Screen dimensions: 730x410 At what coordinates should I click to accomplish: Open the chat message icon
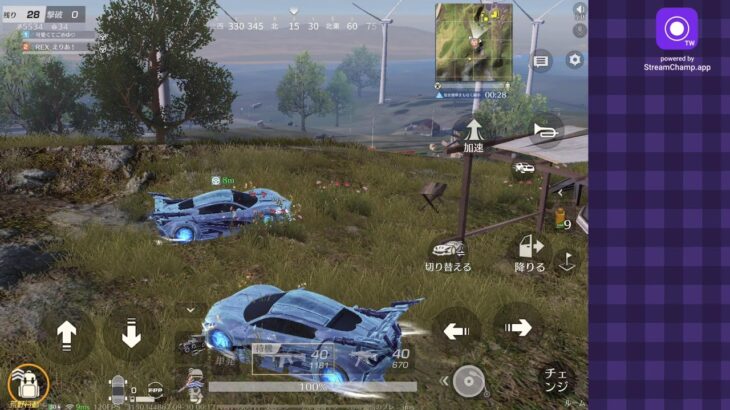coord(541,61)
